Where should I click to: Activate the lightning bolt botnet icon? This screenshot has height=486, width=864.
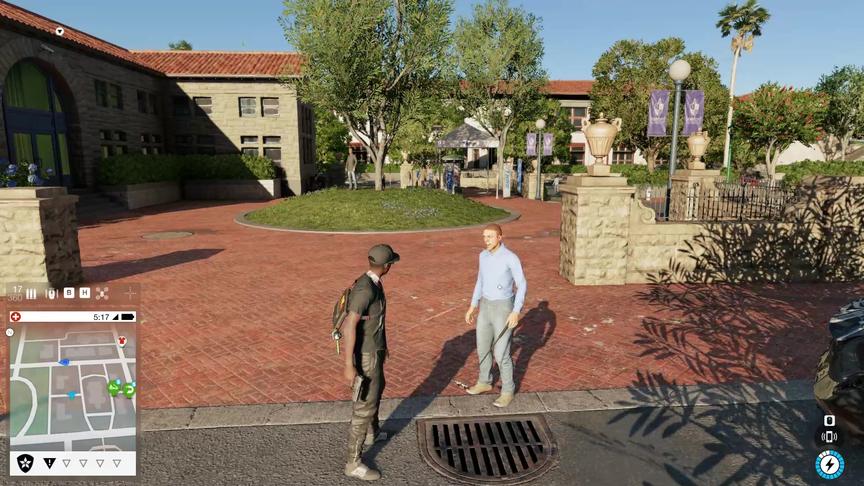(x=829, y=464)
